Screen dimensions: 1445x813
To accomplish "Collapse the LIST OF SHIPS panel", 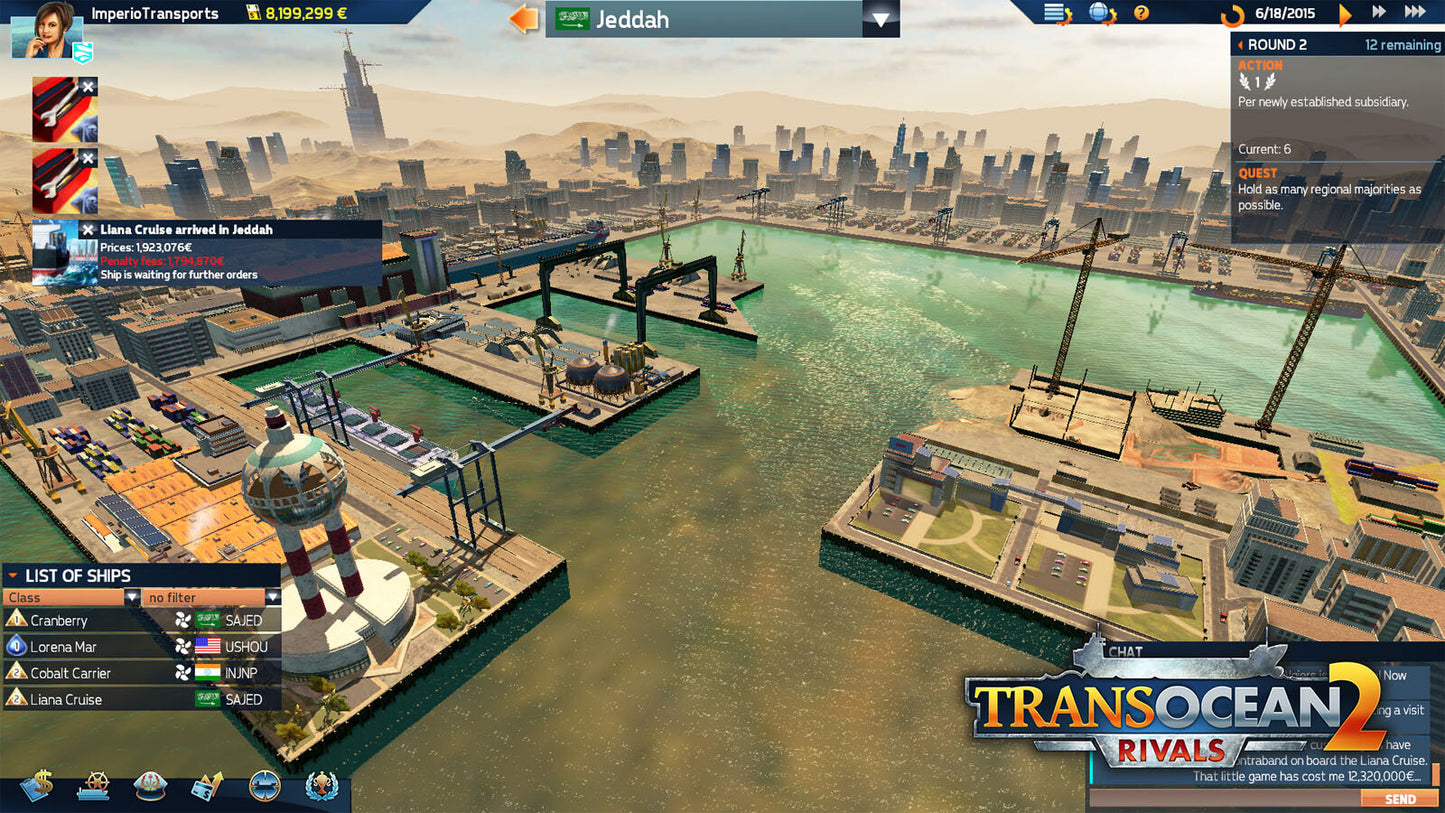I will click(x=14, y=575).
